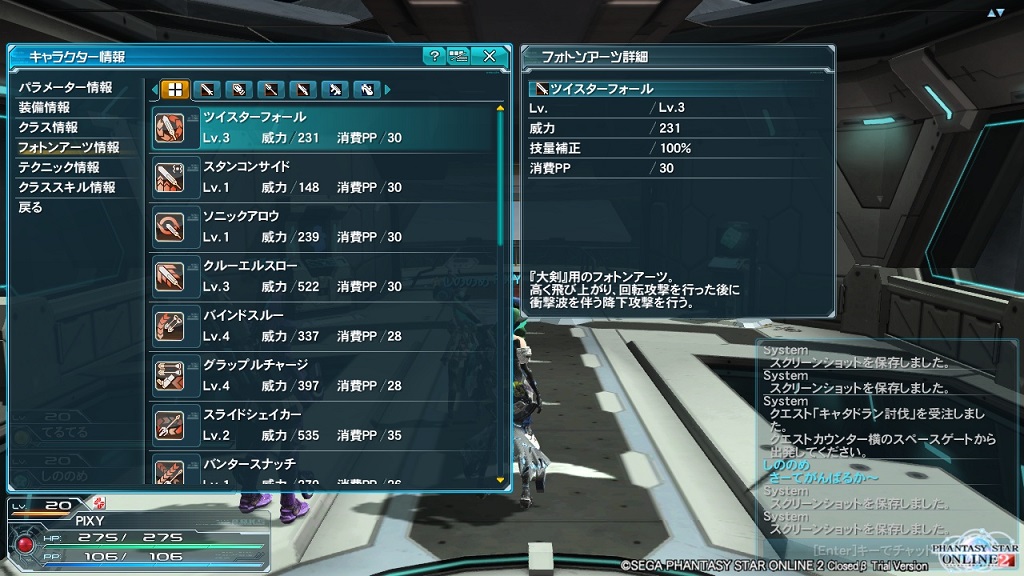Close the キャラクター情報 window
1024x576 pixels.
click(489, 56)
